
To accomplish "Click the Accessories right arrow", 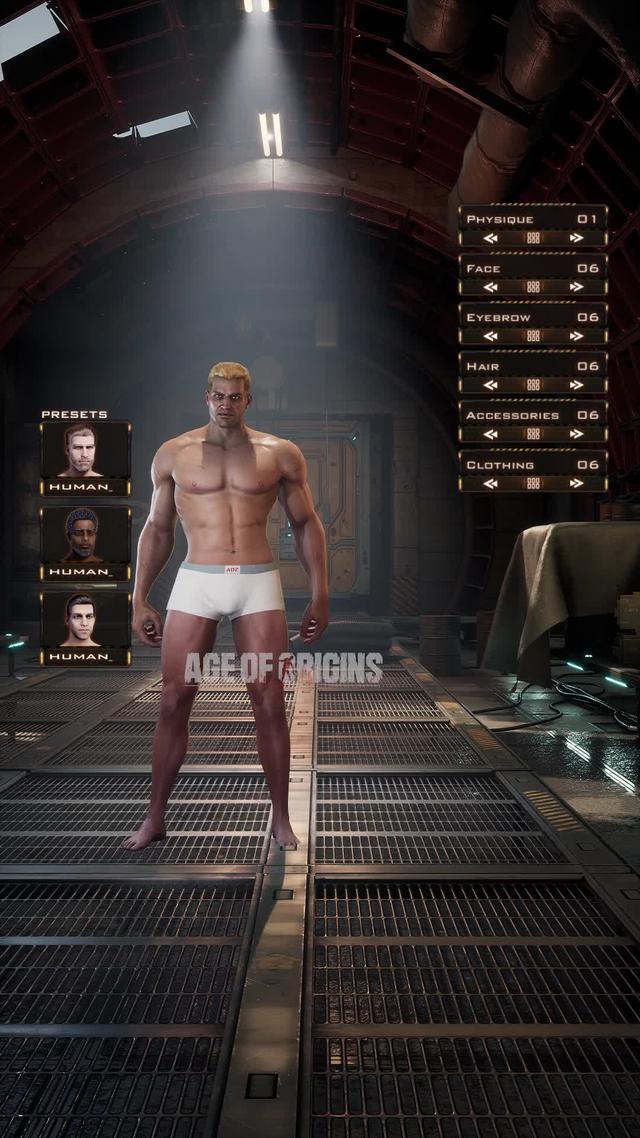I will click(576, 434).
